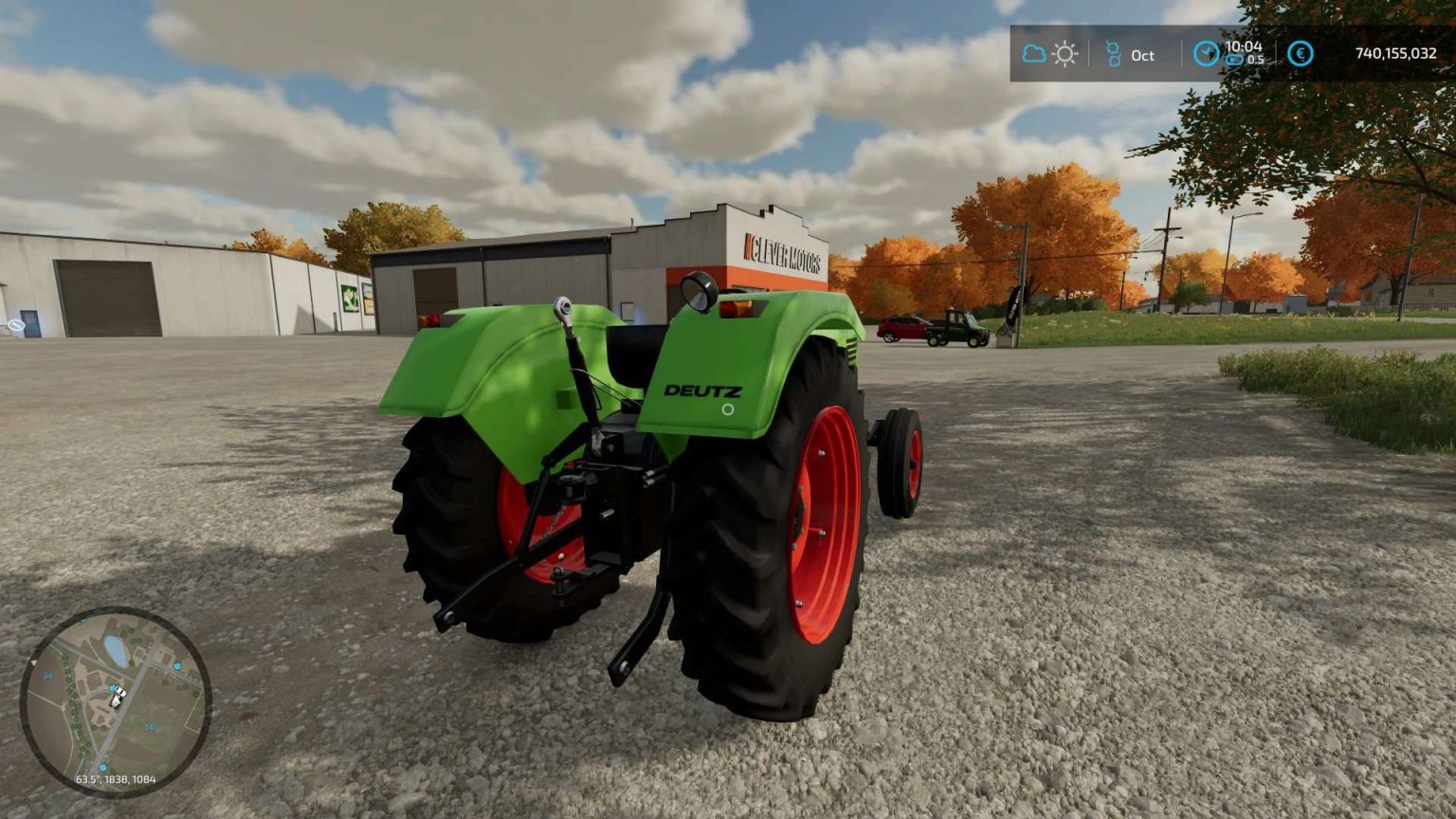This screenshot has width=1456, height=819.
Task: Open details for field number 34
Action: tap(46, 677)
